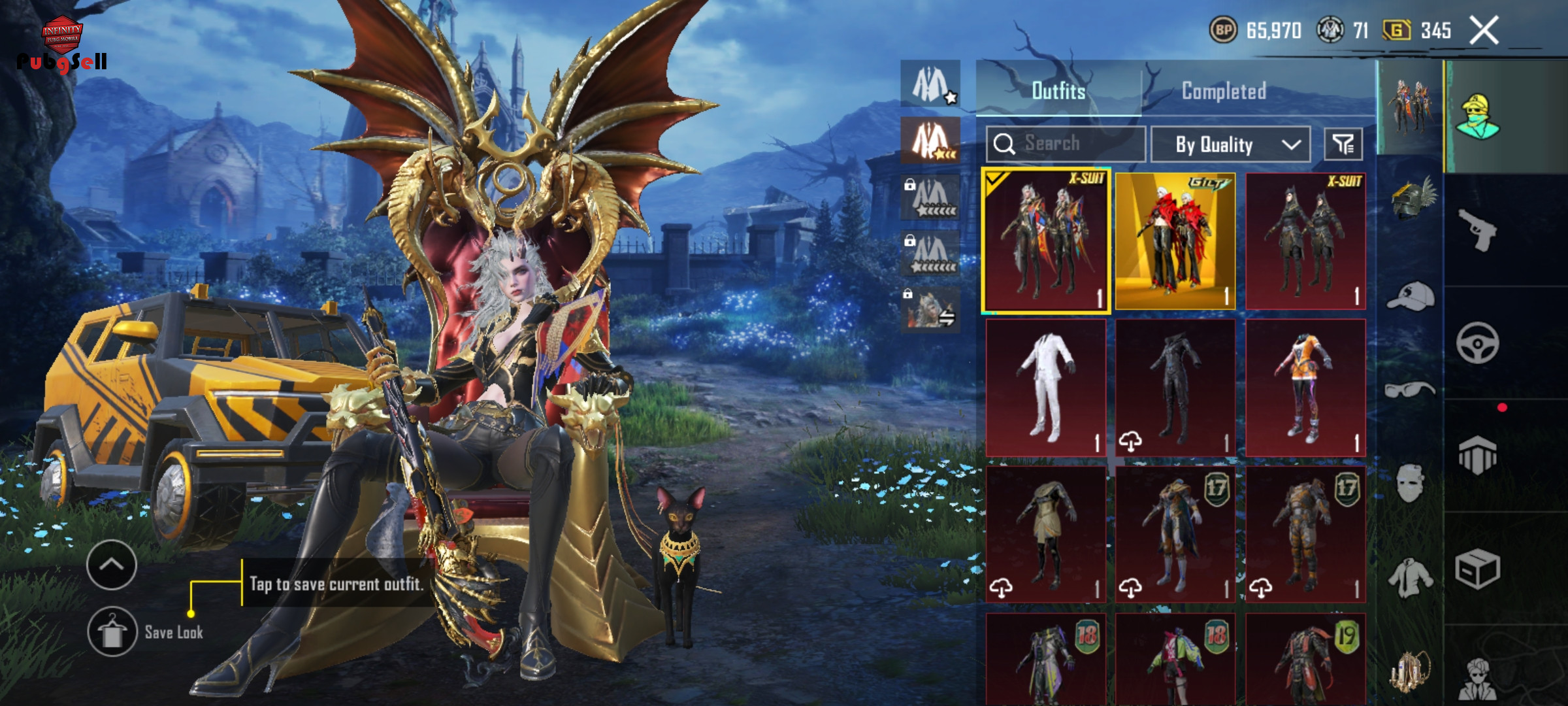Select the sunglasses eyewear category
1568x706 pixels.
tap(1410, 390)
